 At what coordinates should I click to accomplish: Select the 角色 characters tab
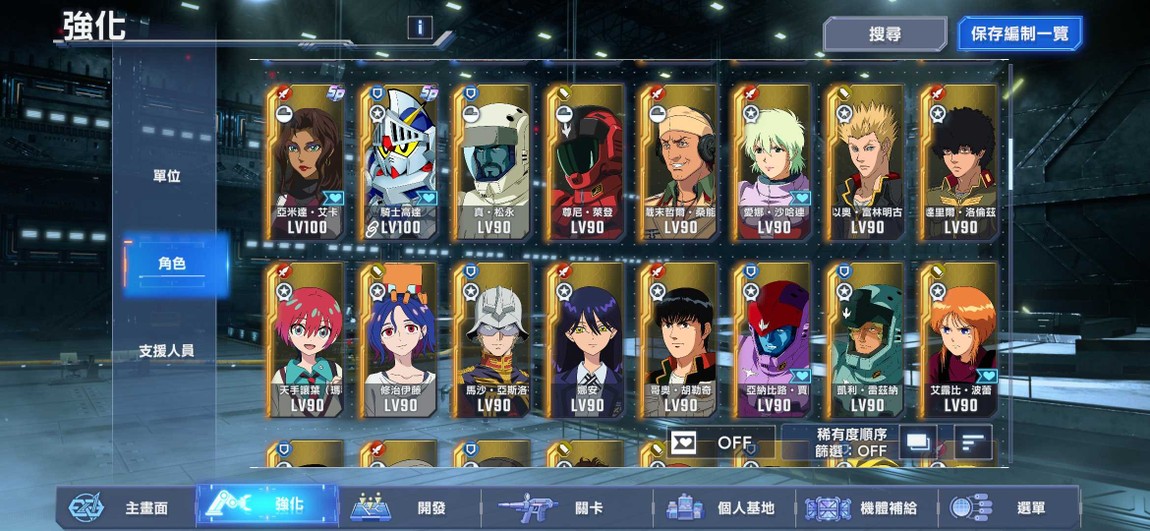pos(172,264)
